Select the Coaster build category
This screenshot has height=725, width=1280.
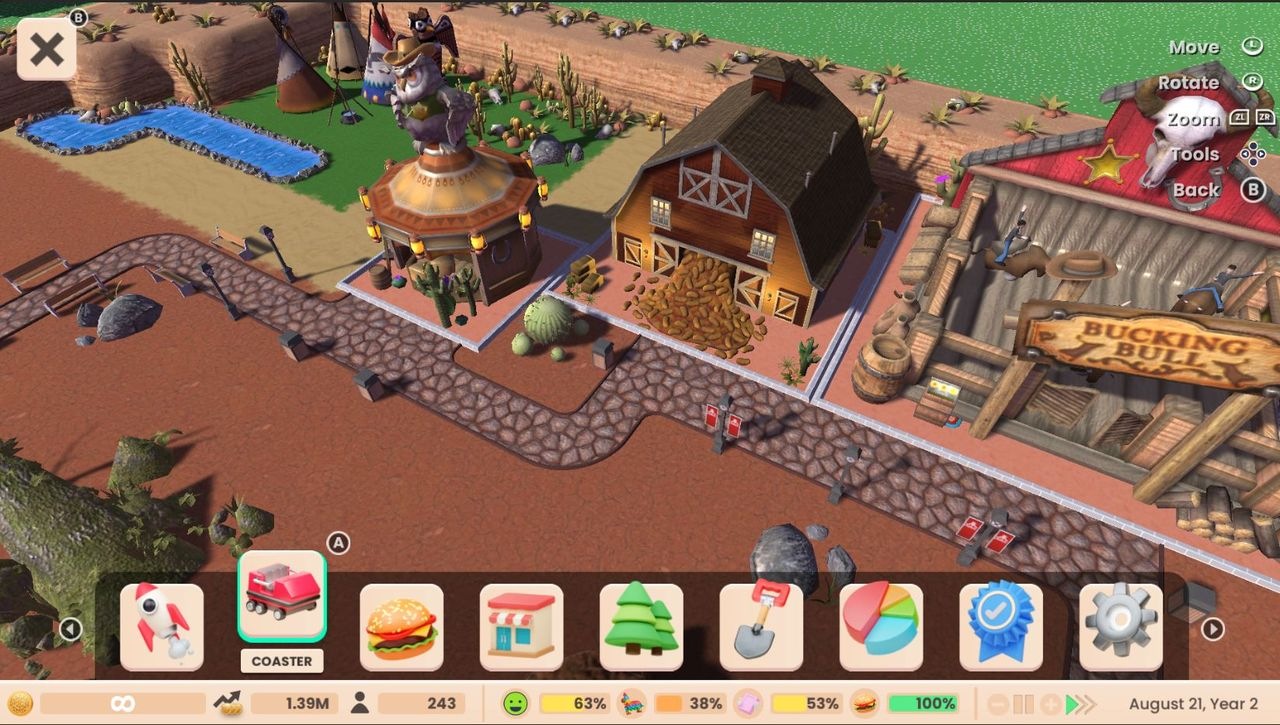point(282,596)
